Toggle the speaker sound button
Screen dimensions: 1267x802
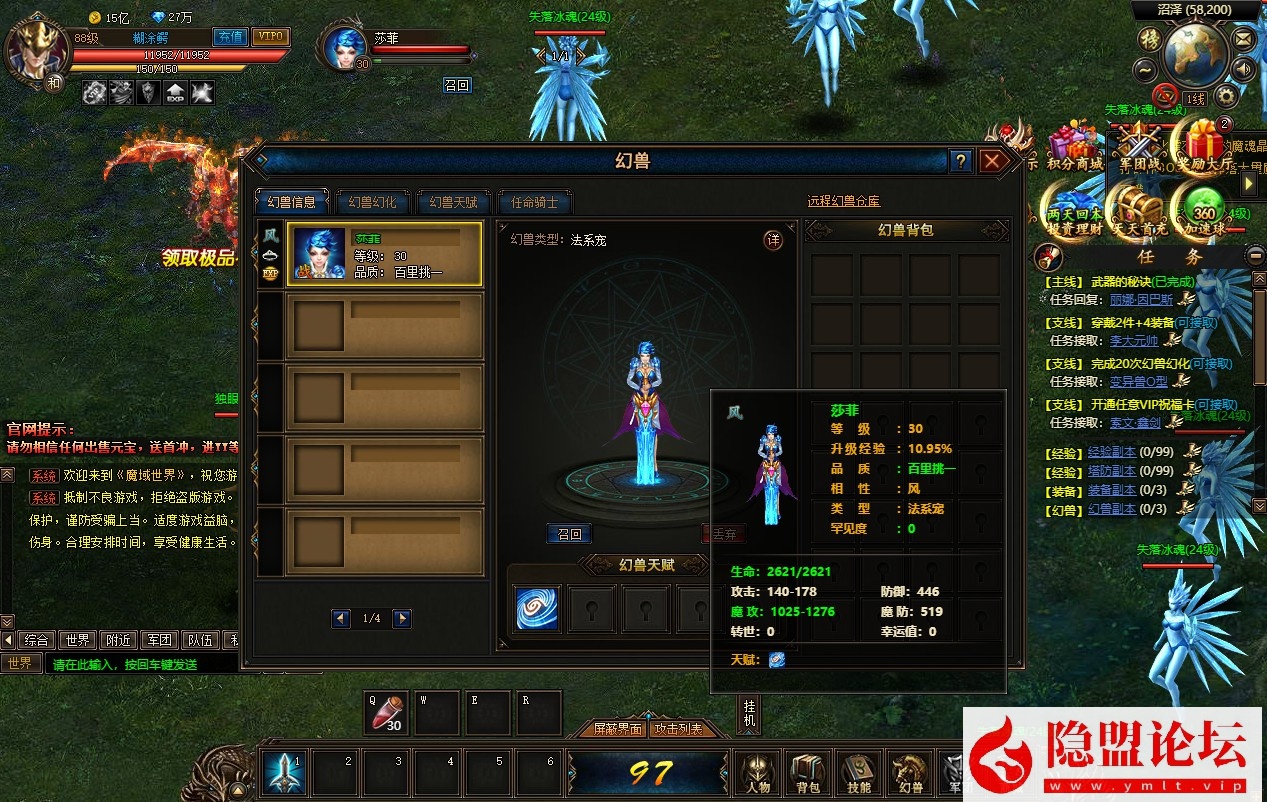1243,70
